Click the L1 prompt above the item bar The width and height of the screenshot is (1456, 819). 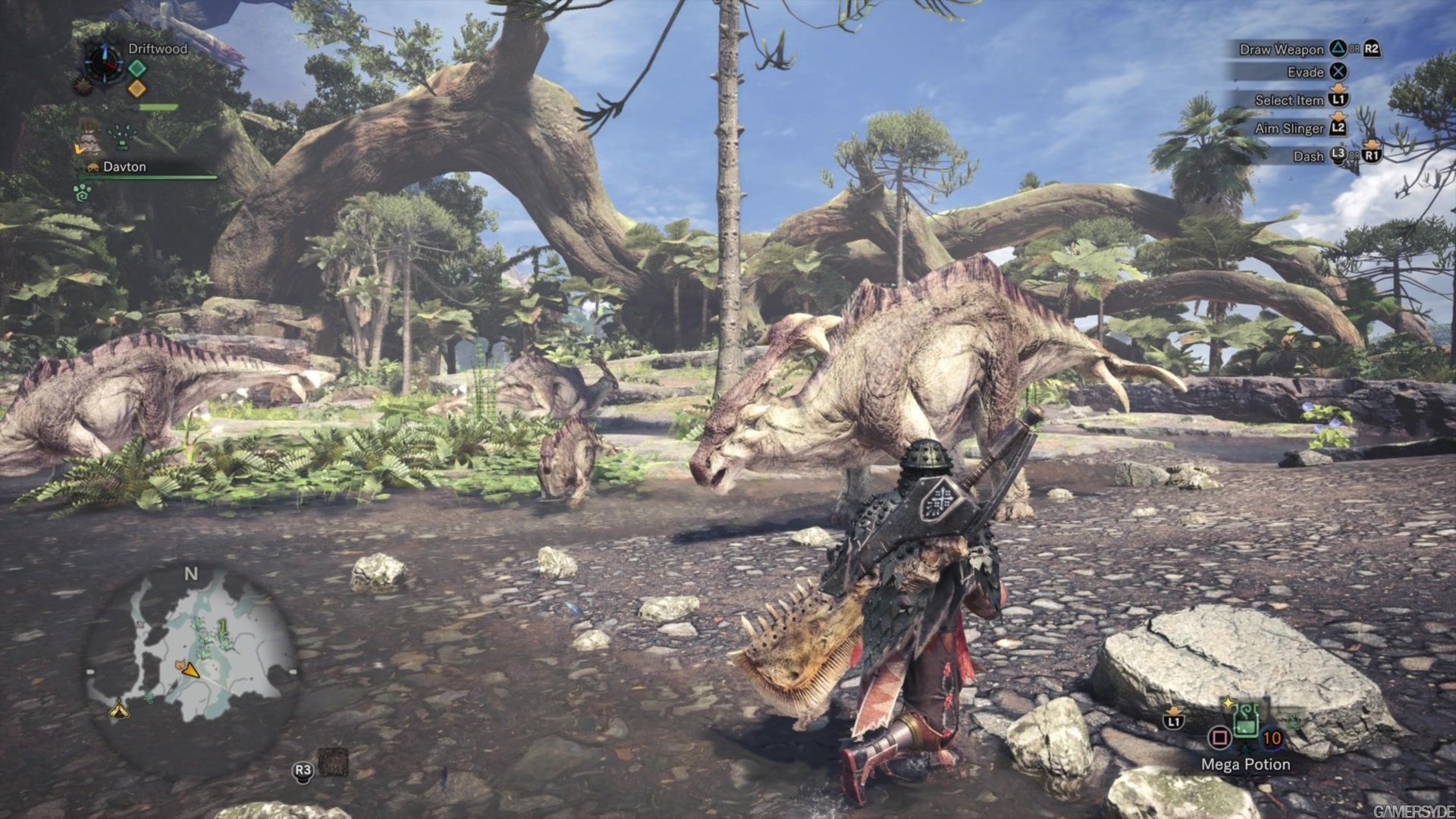[1174, 721]
